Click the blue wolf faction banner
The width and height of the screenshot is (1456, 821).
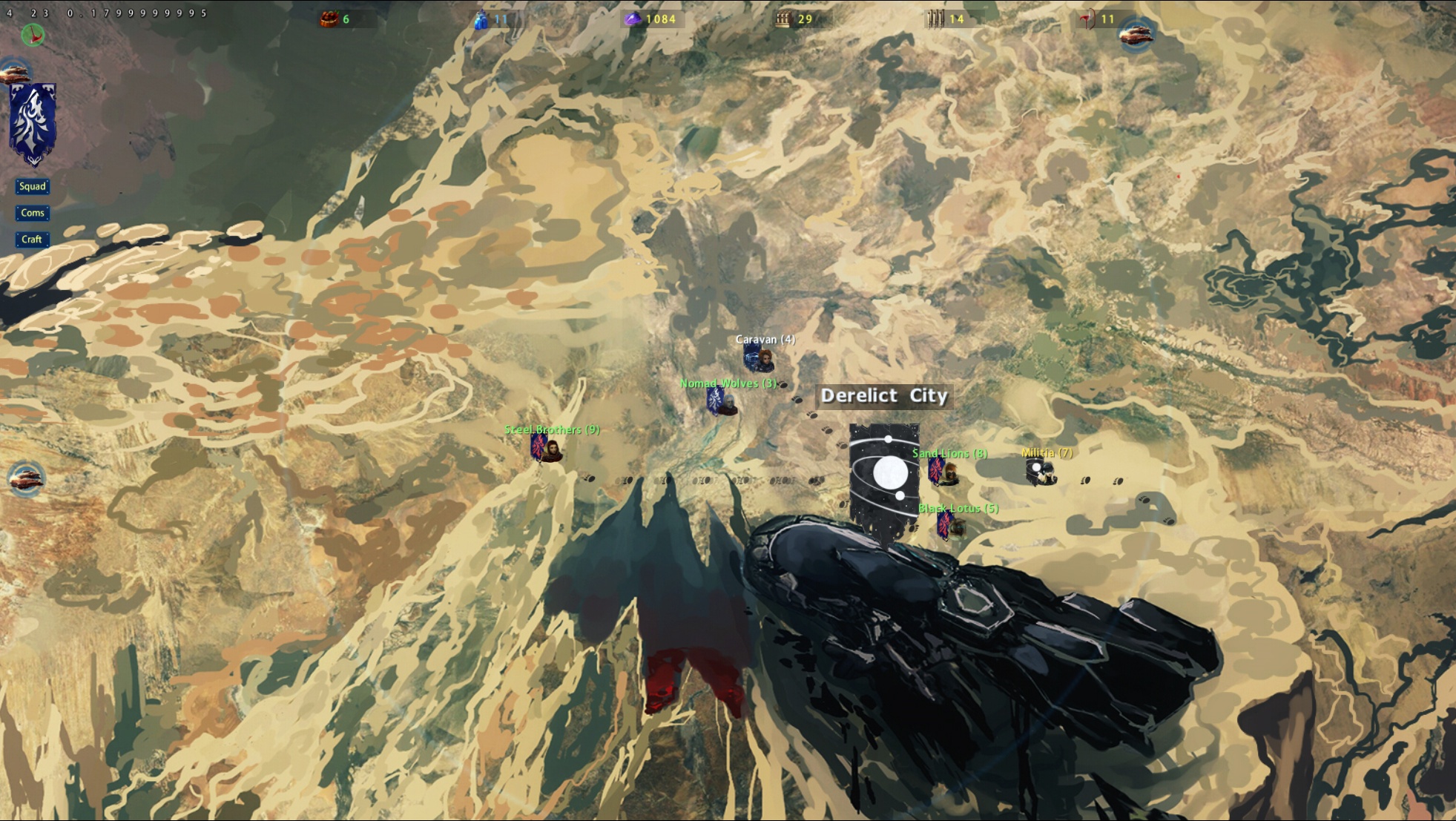pyautogui.click(x=33, y=123)
